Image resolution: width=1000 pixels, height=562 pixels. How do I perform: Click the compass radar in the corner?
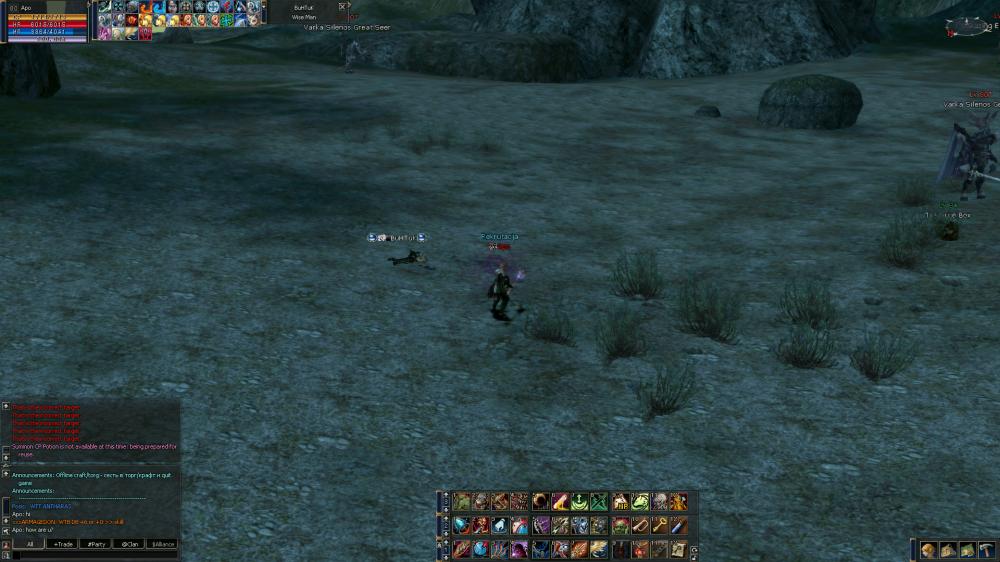[x=966, y=26]
